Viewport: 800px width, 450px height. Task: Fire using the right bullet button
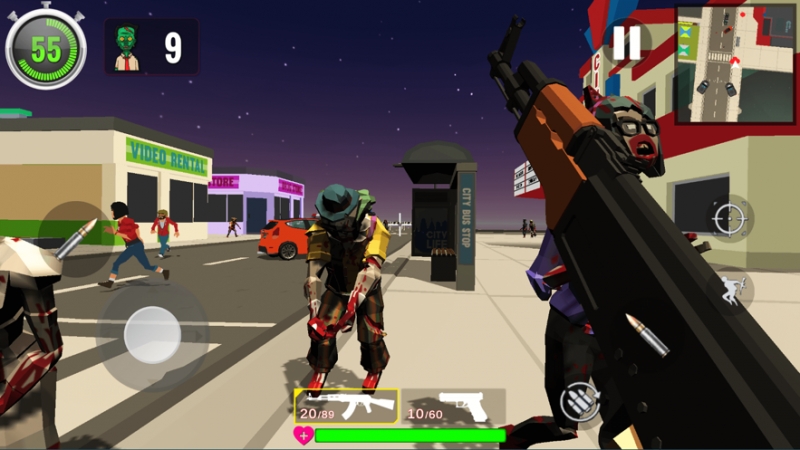(643, 338)
